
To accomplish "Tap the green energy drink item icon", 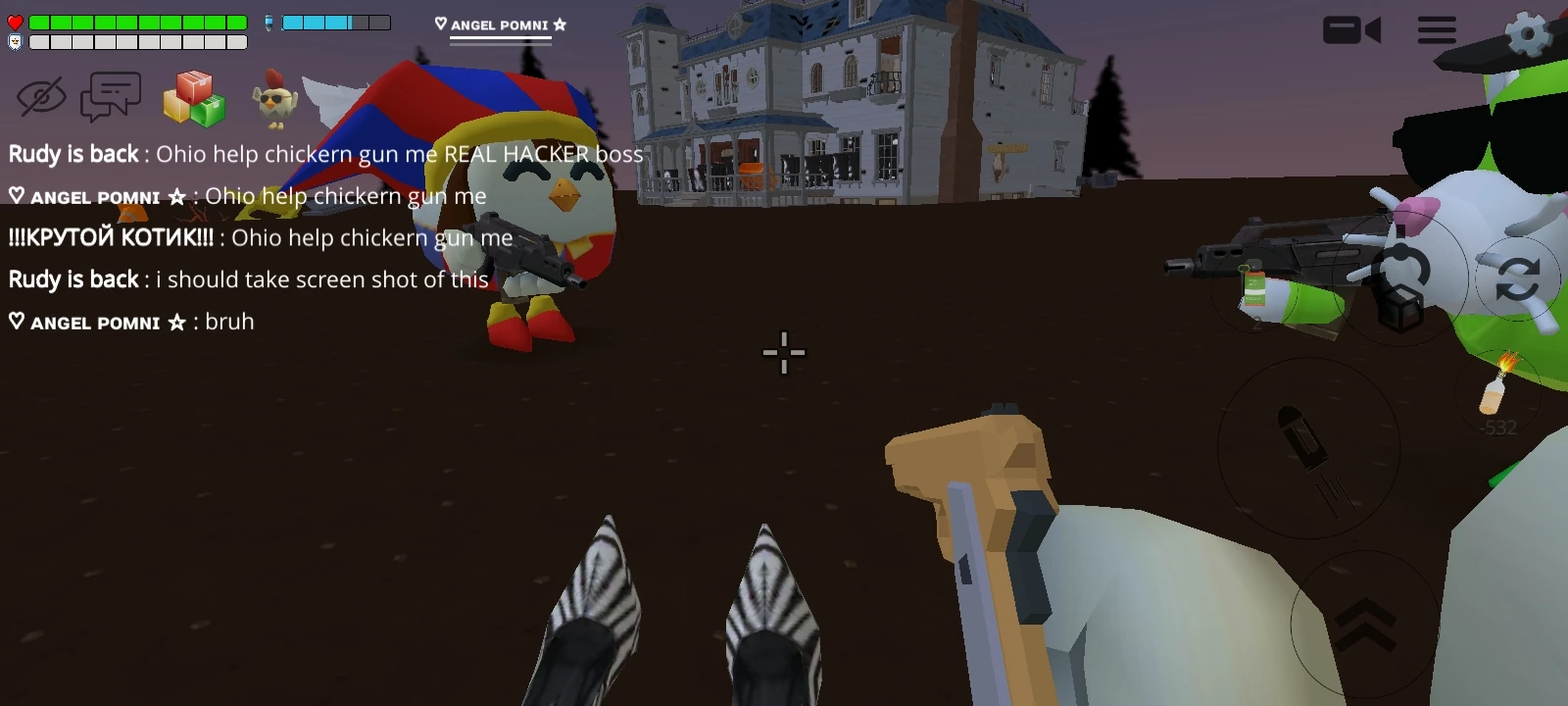I will coord(1255,288).
